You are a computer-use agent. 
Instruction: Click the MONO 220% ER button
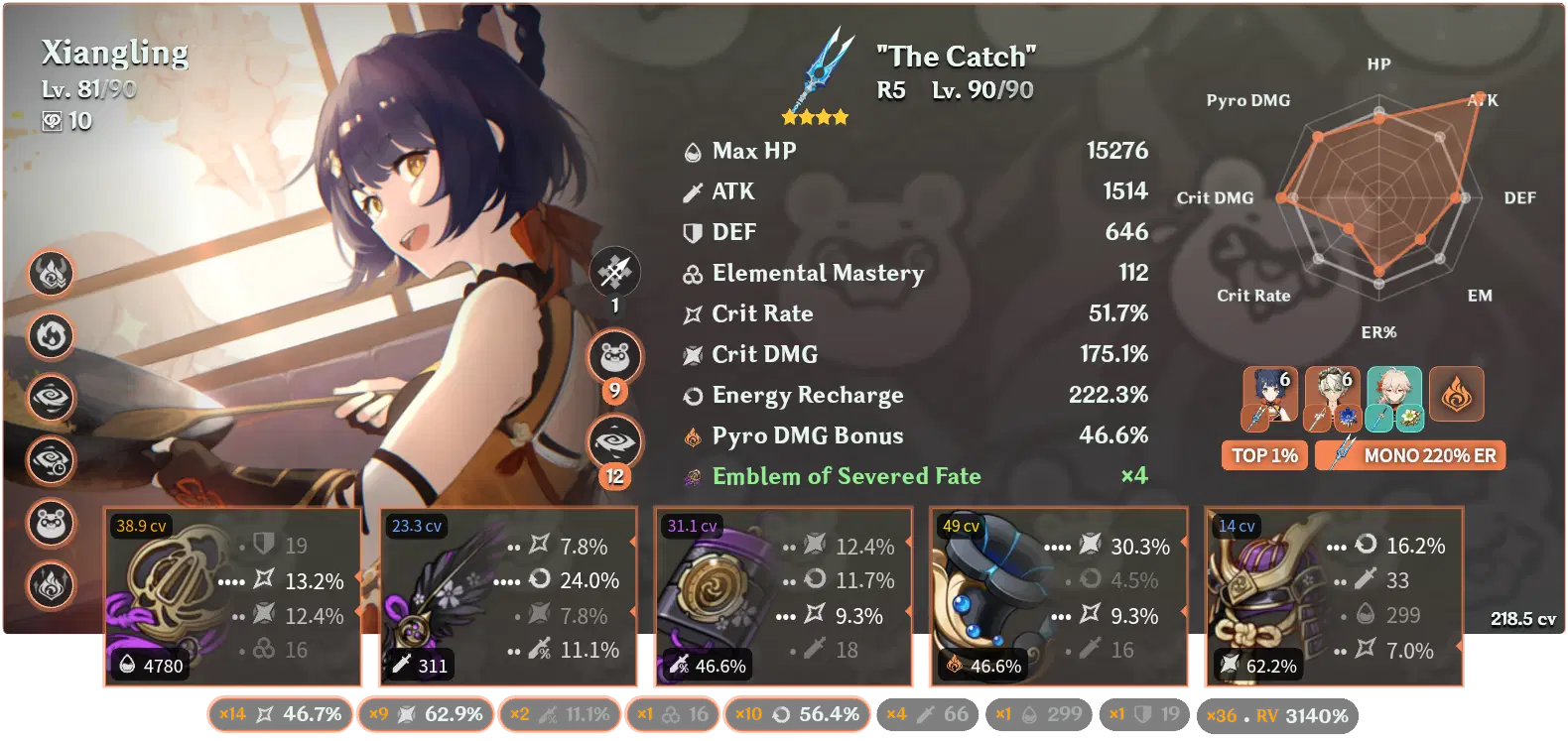click(1410, 455)
